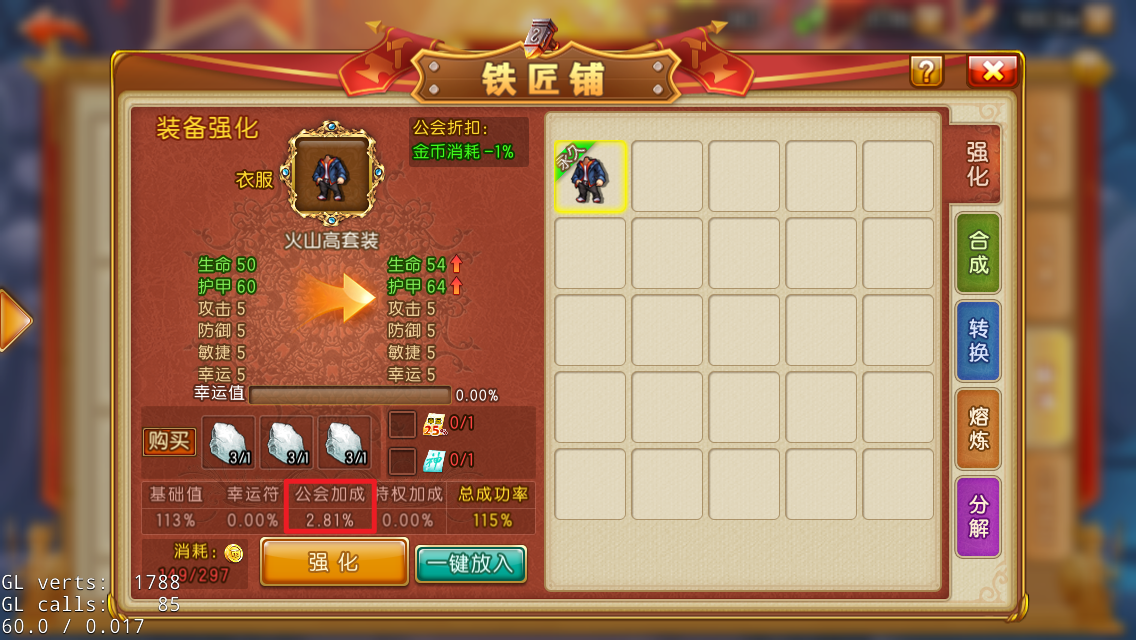Click the 强化 enhance button
1136x640 pixels.
coord(334,562)
